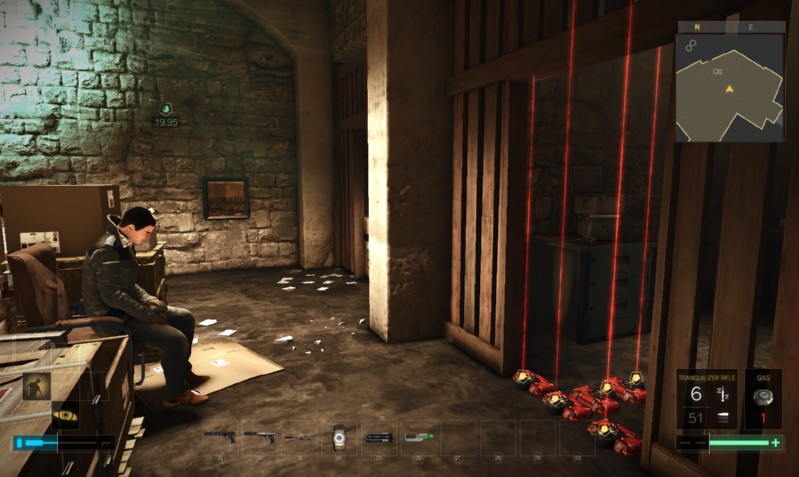Click the crouching figure stance icon

[x=37, y=386]
